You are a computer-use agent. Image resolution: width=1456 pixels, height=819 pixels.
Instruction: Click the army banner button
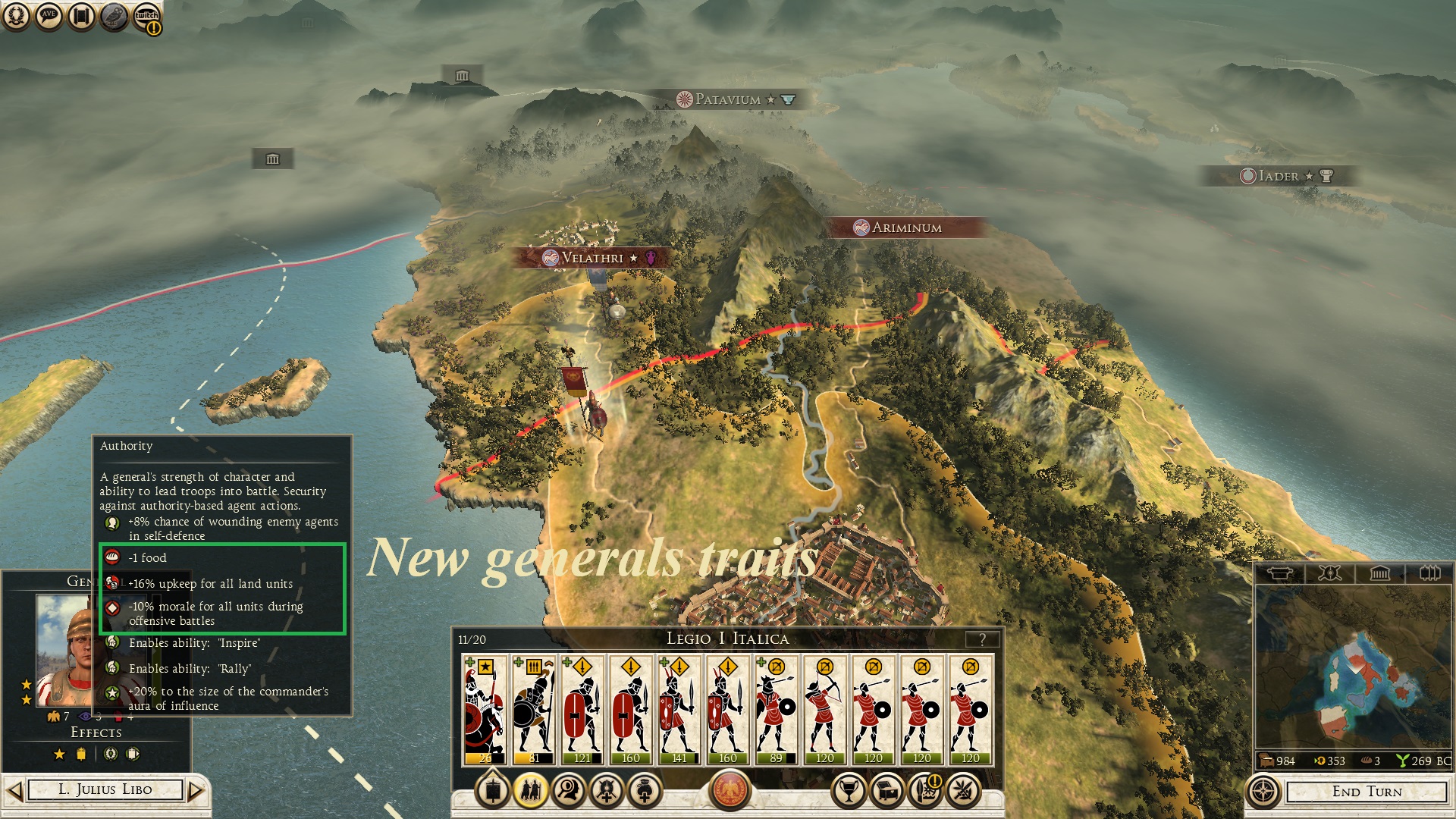(x=493, y=791)
